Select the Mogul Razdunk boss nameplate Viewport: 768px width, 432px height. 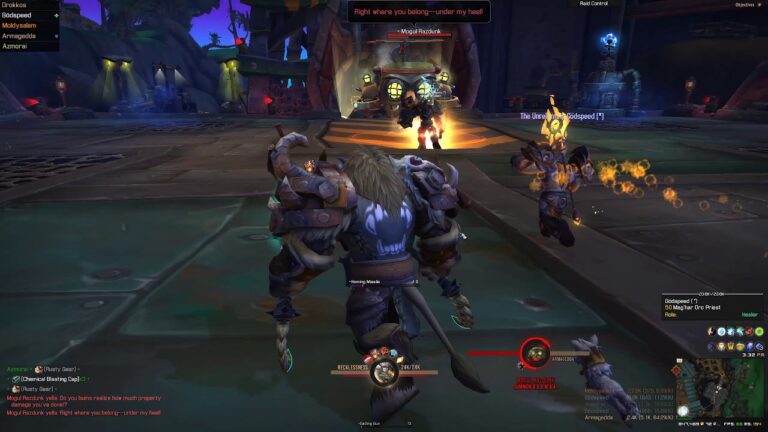(419, 32)
